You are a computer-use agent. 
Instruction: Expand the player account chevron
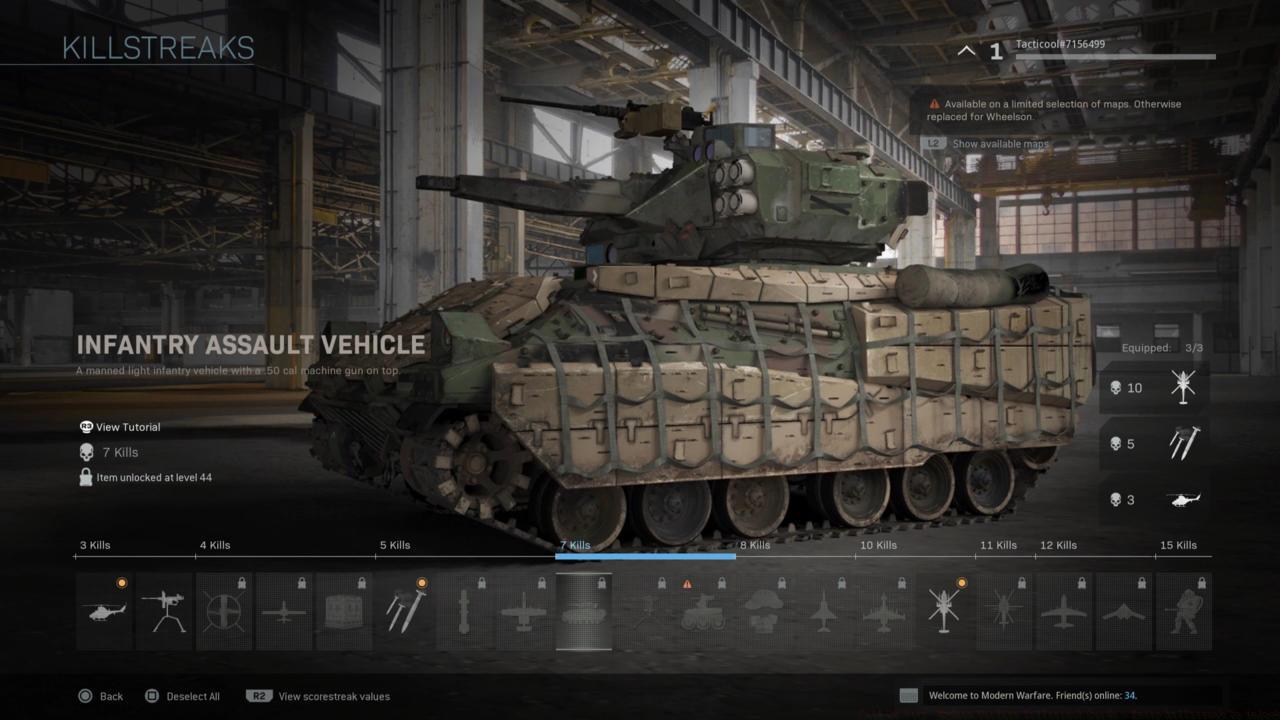click(965, 50)
